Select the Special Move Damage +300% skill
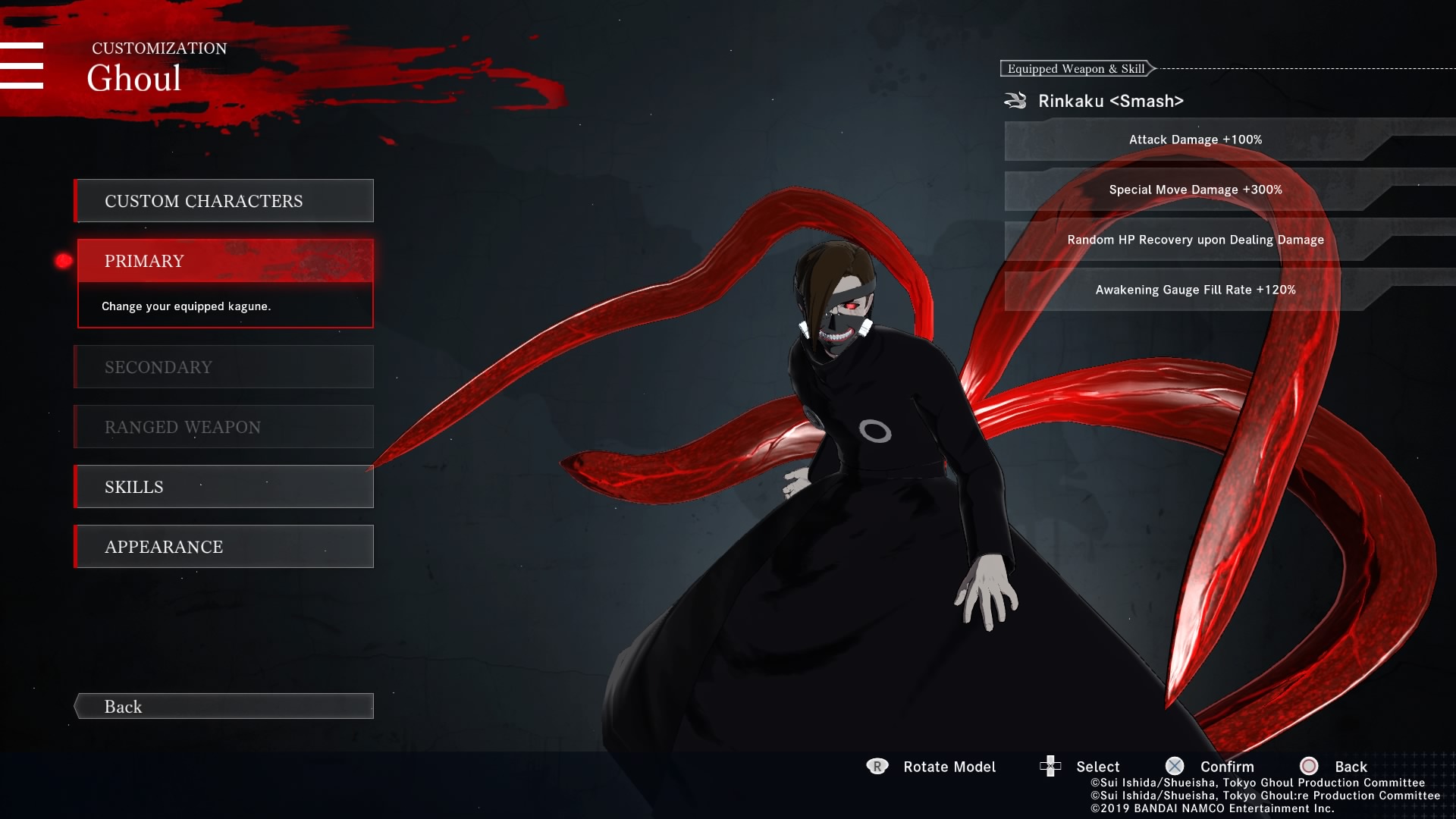Viewport: 1456px width, 819px height. click(1195, 190)
